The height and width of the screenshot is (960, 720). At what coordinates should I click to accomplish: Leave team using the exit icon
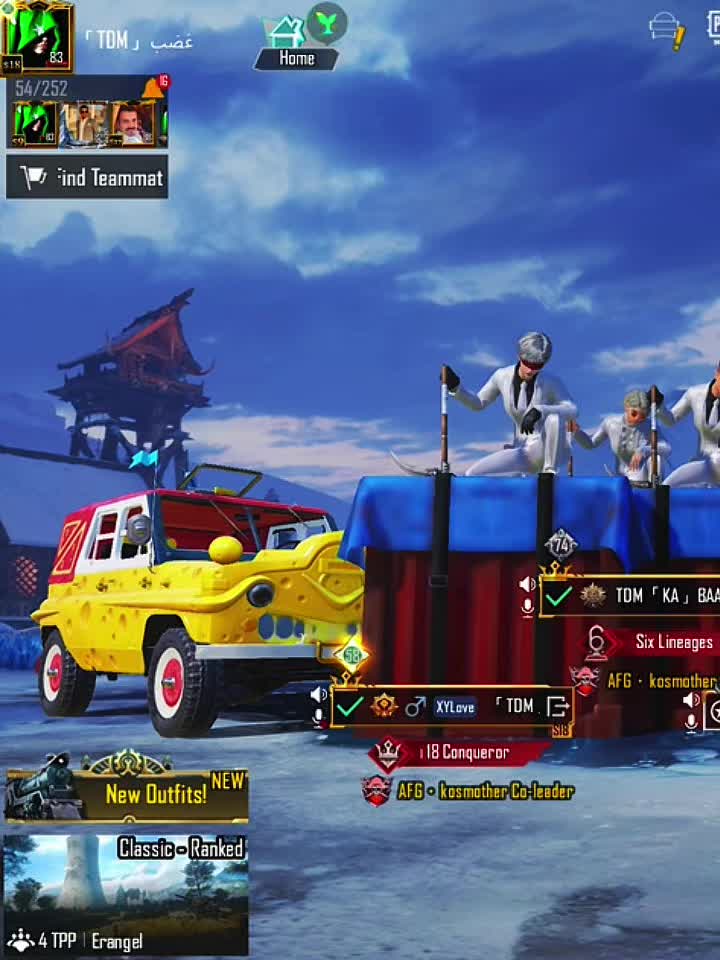click(558, 707)
